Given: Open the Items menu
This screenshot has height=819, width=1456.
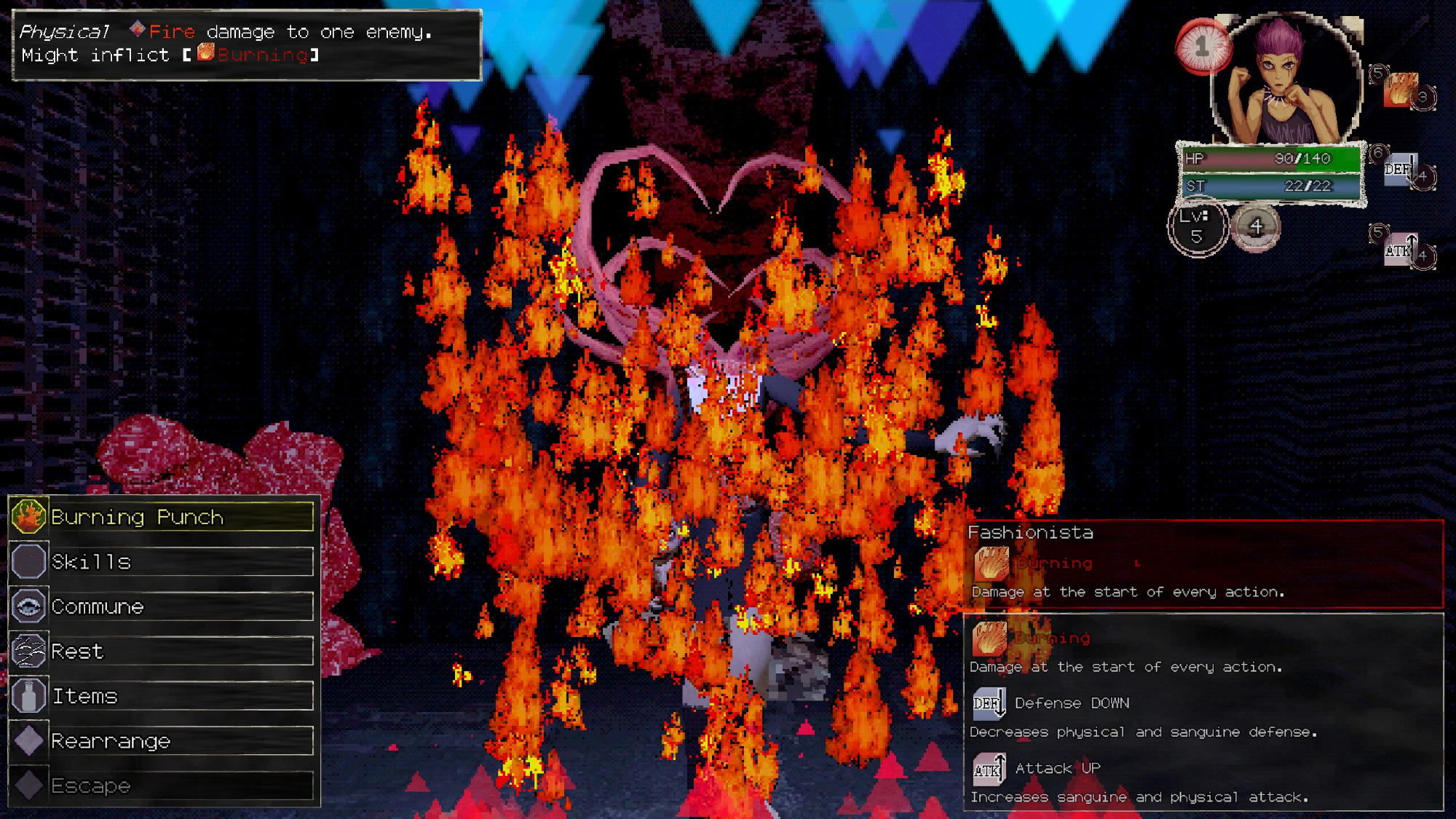Looking at the screenshot, I should point(162,697).
